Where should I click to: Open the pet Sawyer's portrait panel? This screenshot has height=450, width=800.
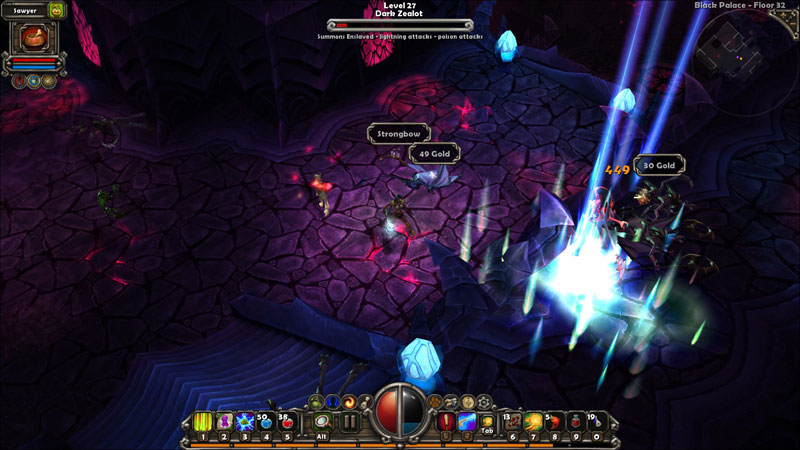(33, 39)
